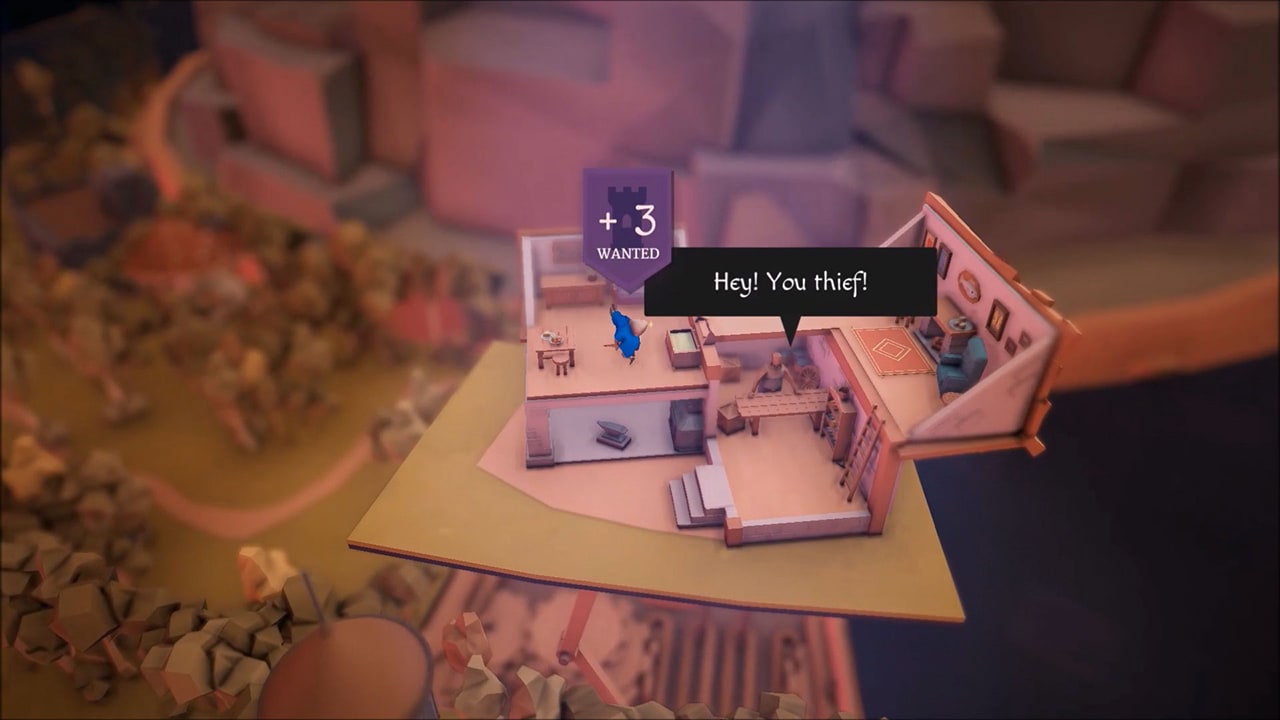This screenshot has height=720, width=1280.
Task: Select the oval mirror on the far wall
Action: 967,285
